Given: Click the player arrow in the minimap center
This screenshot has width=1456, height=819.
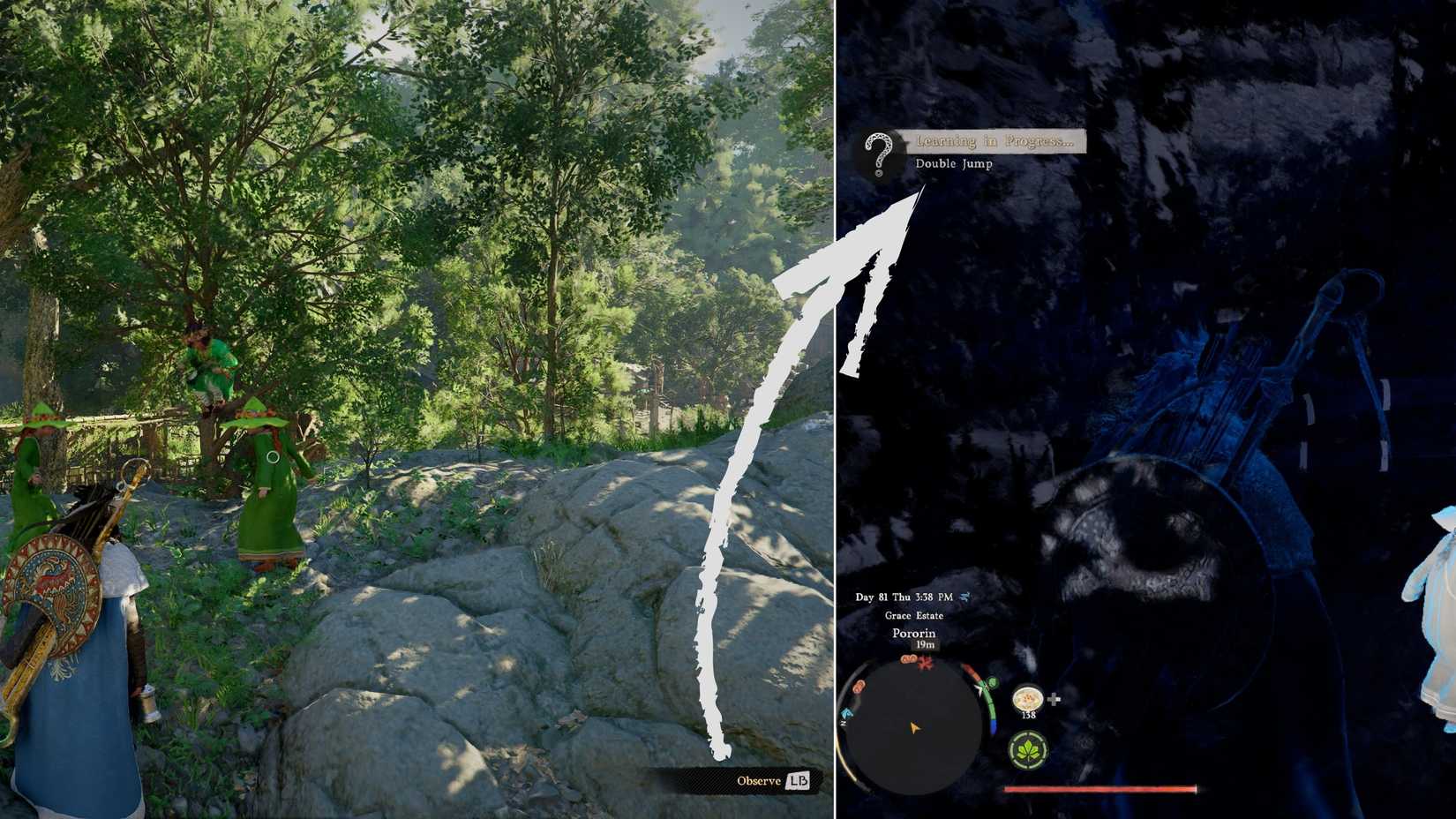Looking at the screenshot, I should (914, 727).
